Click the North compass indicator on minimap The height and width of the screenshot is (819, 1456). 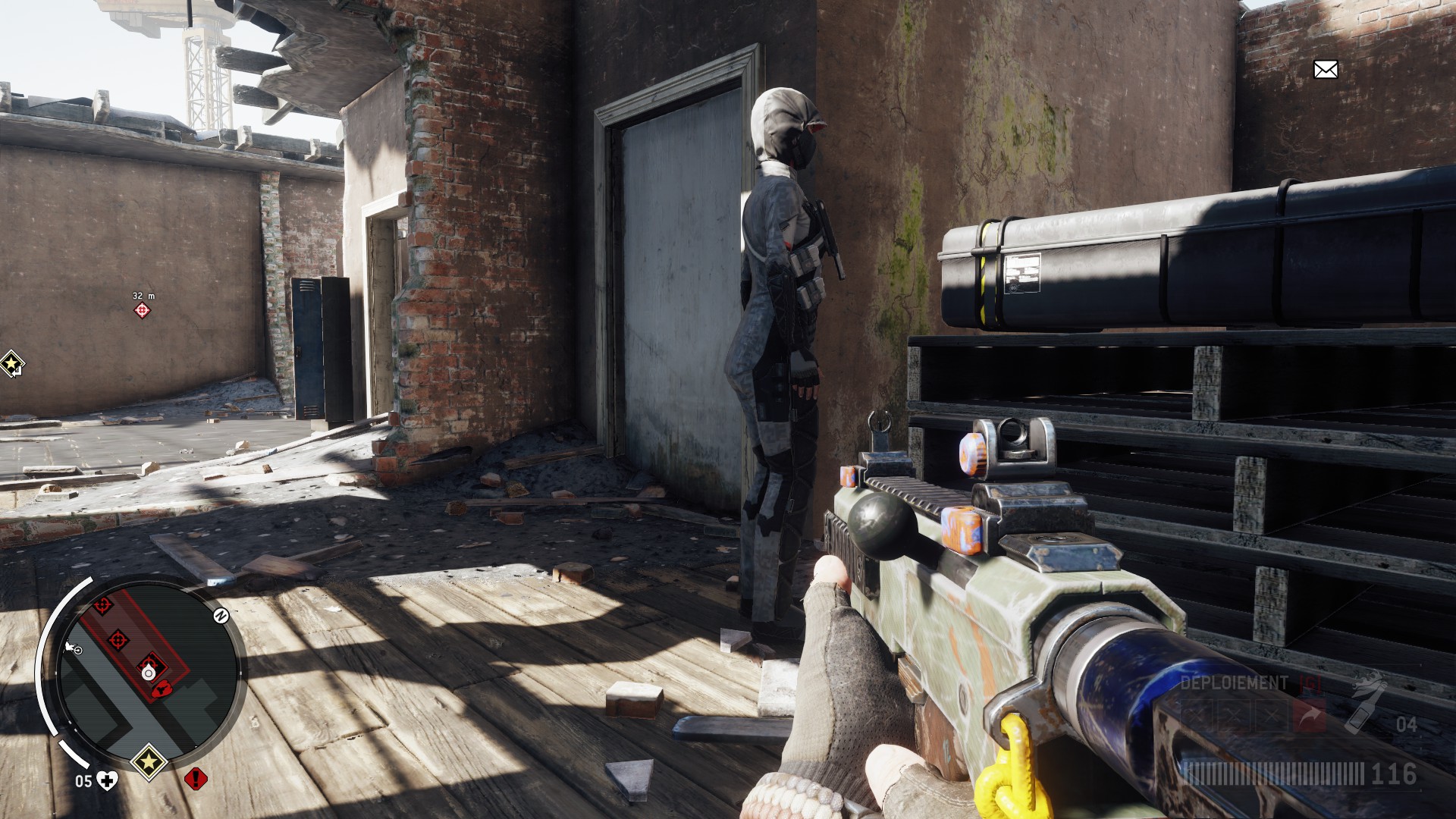click(221, 616)
